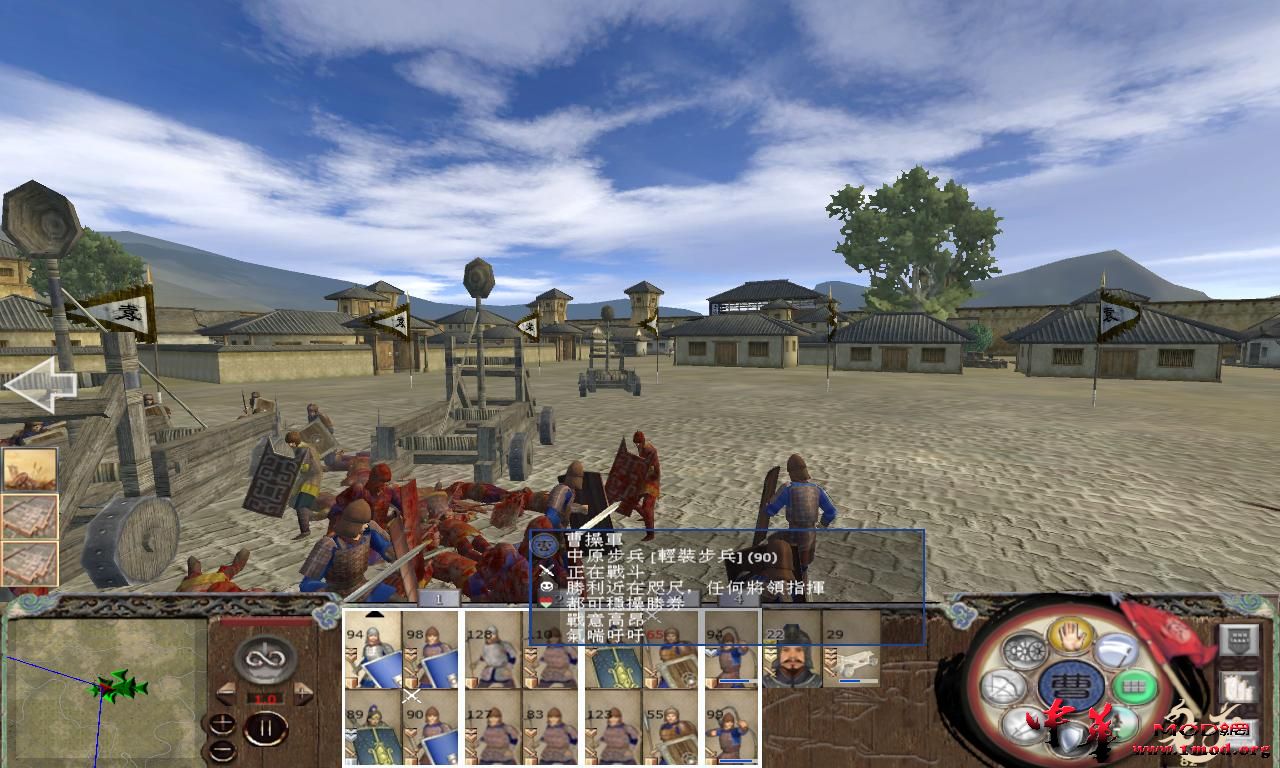Decrease battle speed with the left arrow button

point(225,693)
